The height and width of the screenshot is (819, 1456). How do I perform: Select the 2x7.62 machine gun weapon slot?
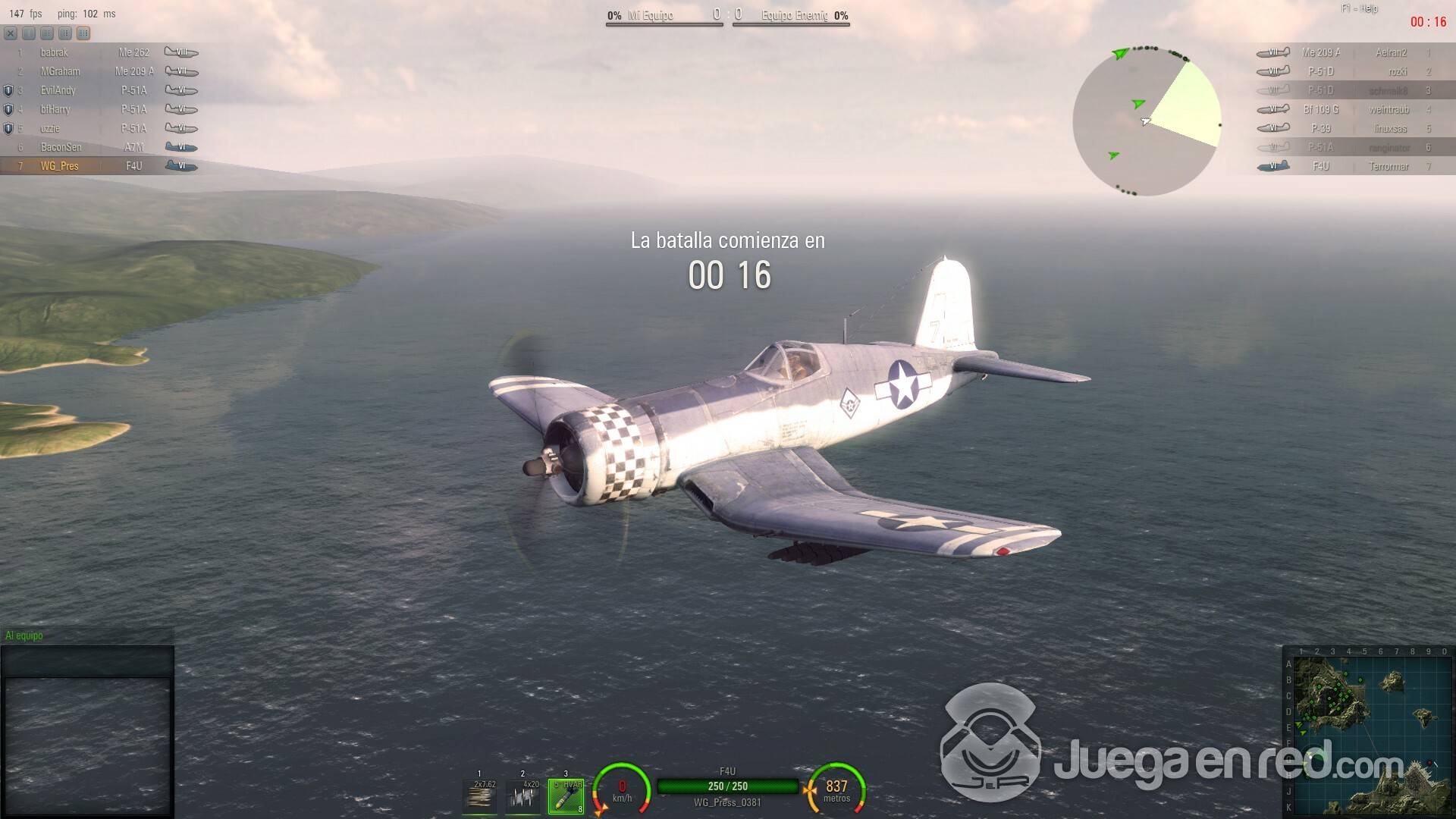pyautogui.click(x=481, y=795)
